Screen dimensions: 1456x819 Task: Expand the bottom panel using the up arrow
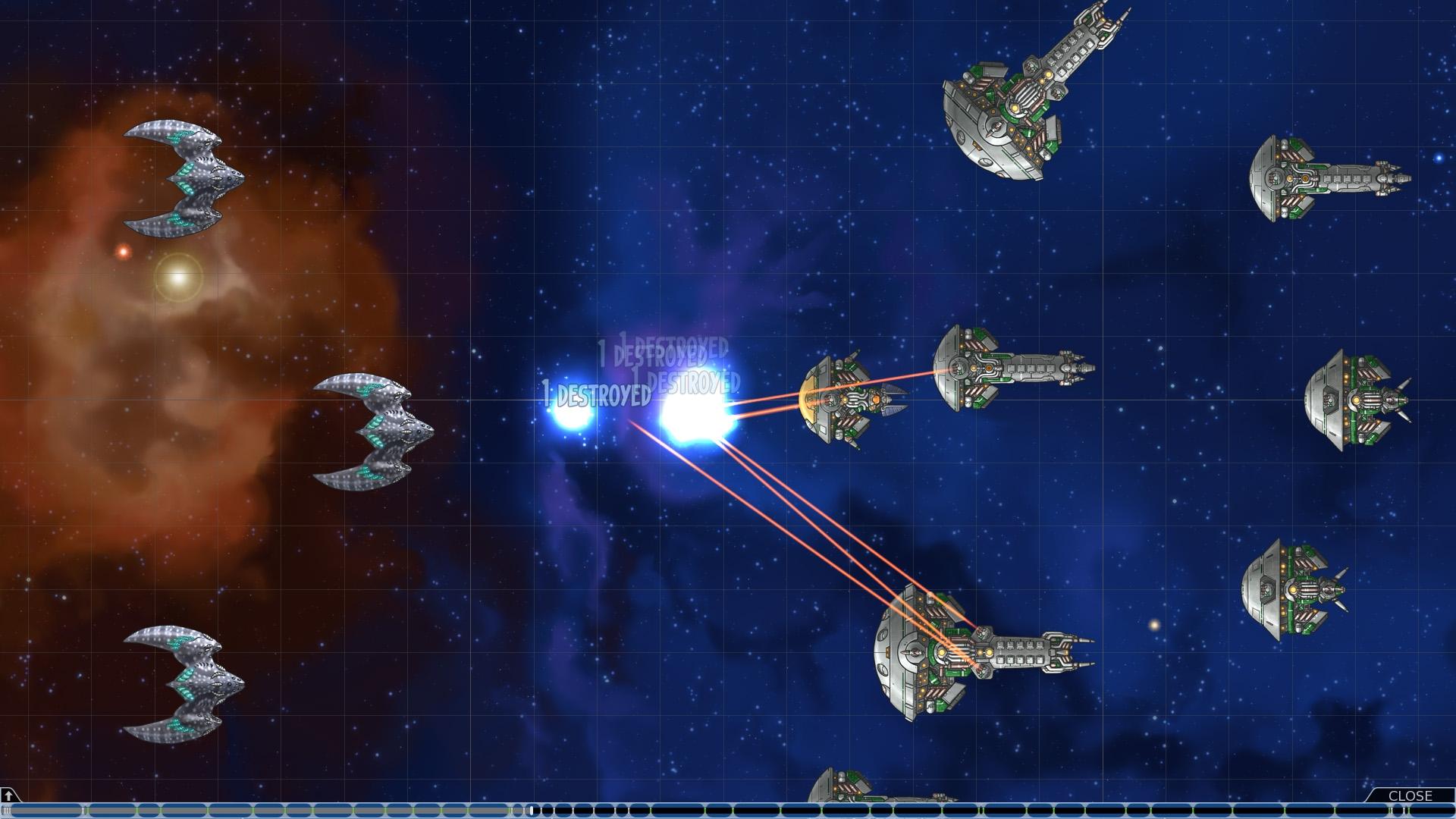point(9,796)
